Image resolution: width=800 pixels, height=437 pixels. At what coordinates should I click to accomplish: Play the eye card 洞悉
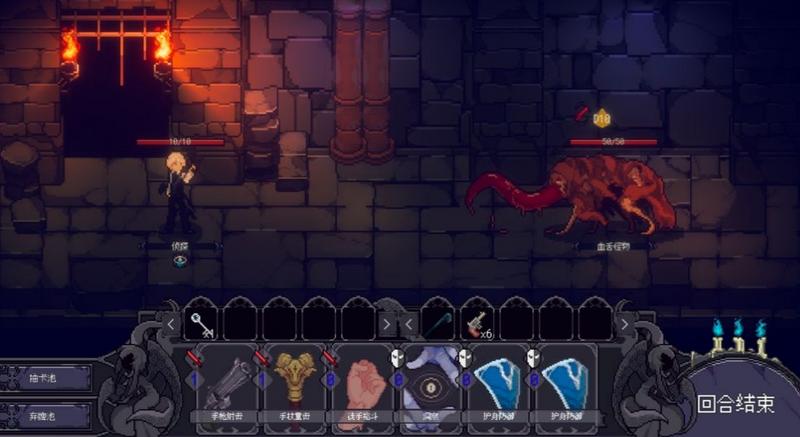coord(431,383)
